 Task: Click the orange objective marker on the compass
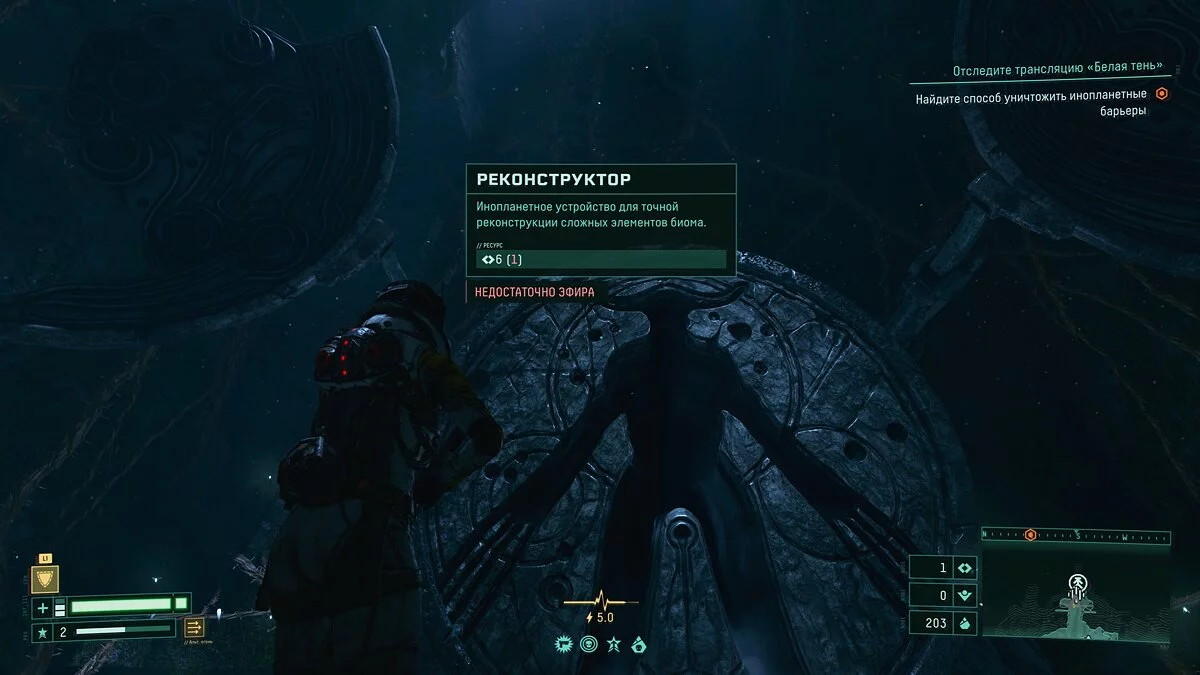pos(1030,535)
